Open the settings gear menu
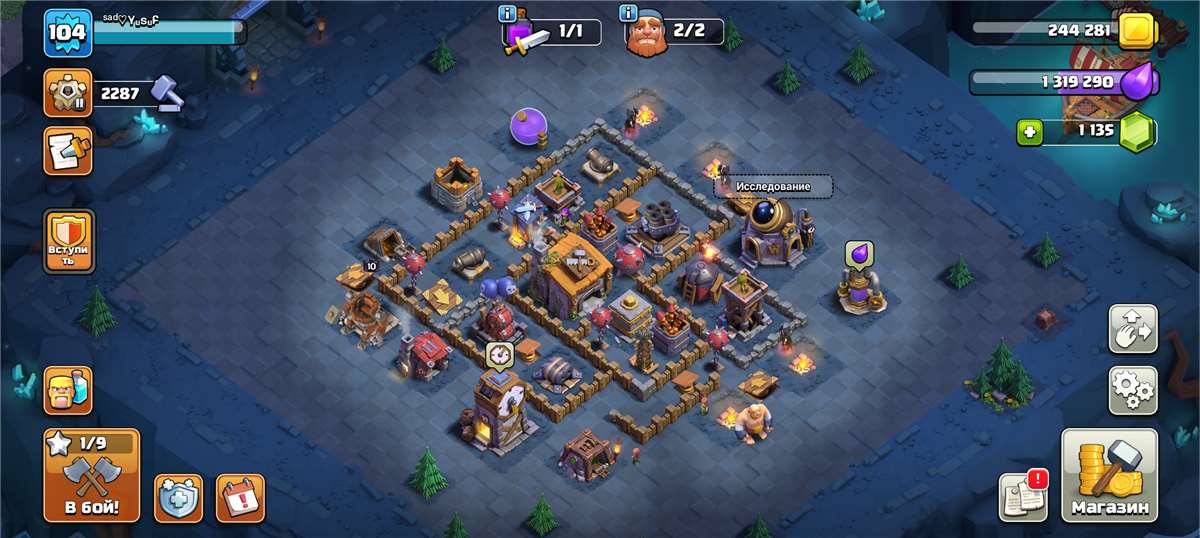Viewport: 1200px width, 538px height. click(x=1132, y=390)
